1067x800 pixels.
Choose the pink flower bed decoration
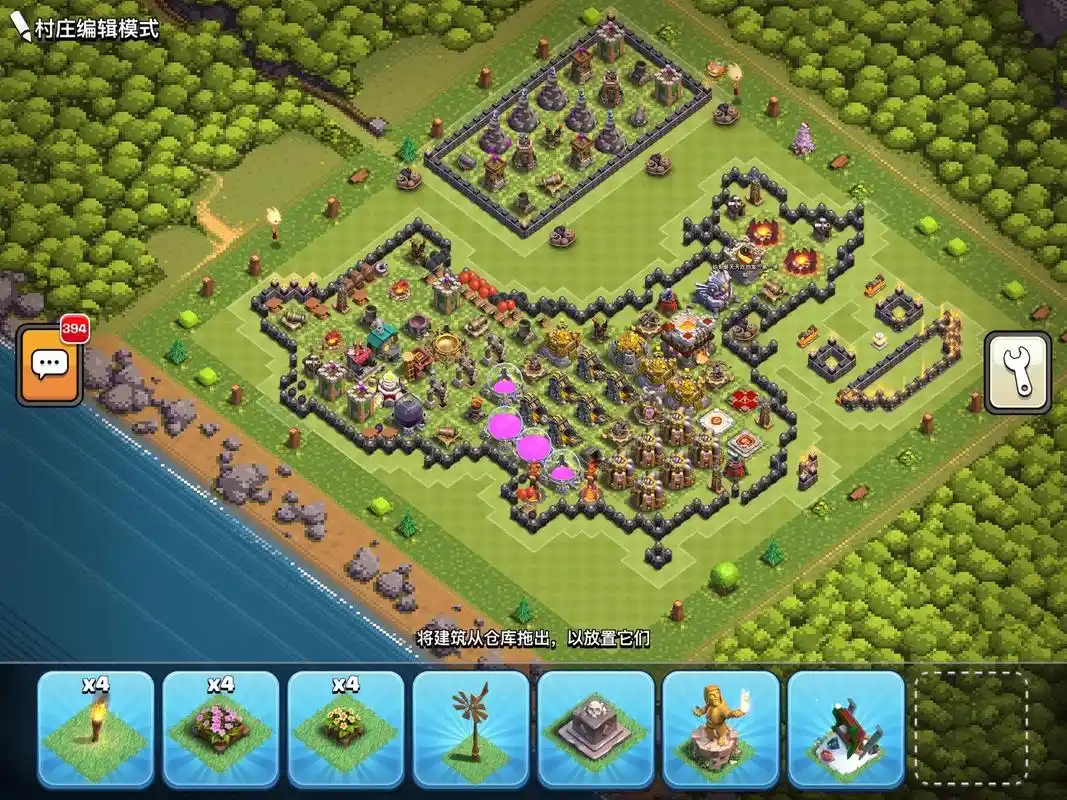tap(221, 729)
